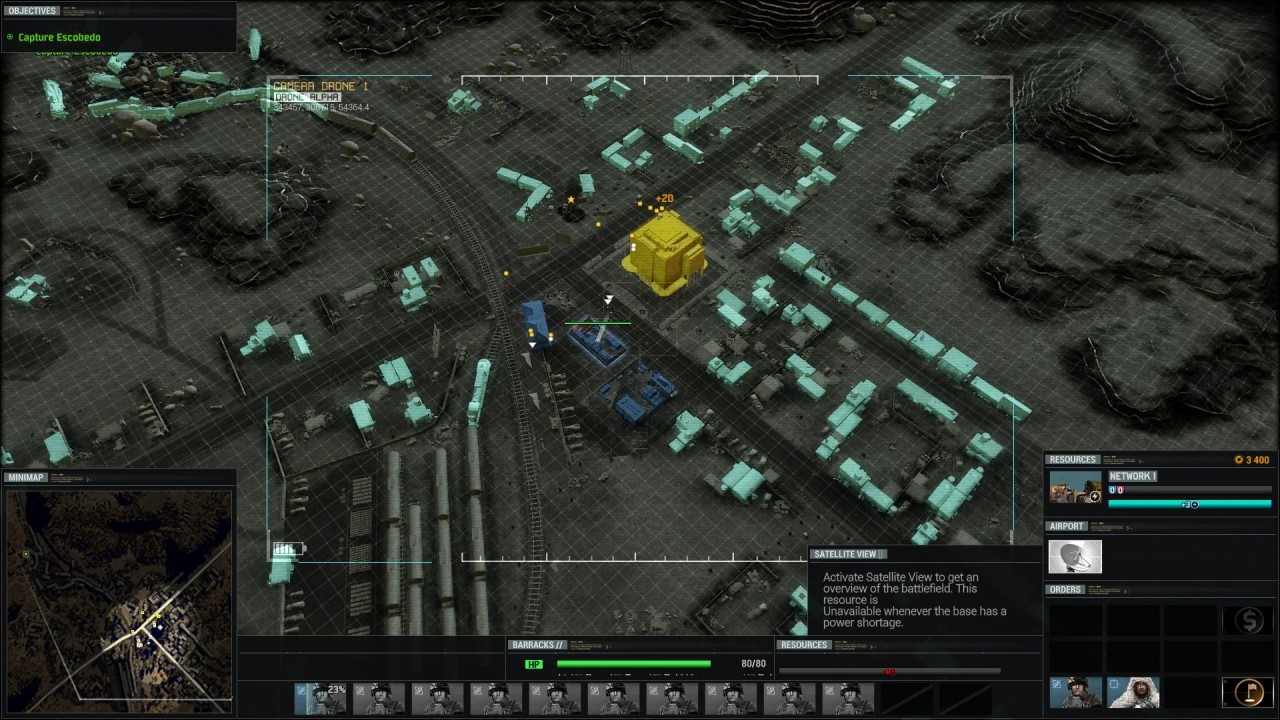
Task: Select the dollar sign order button
Action: coord(1248,621)
